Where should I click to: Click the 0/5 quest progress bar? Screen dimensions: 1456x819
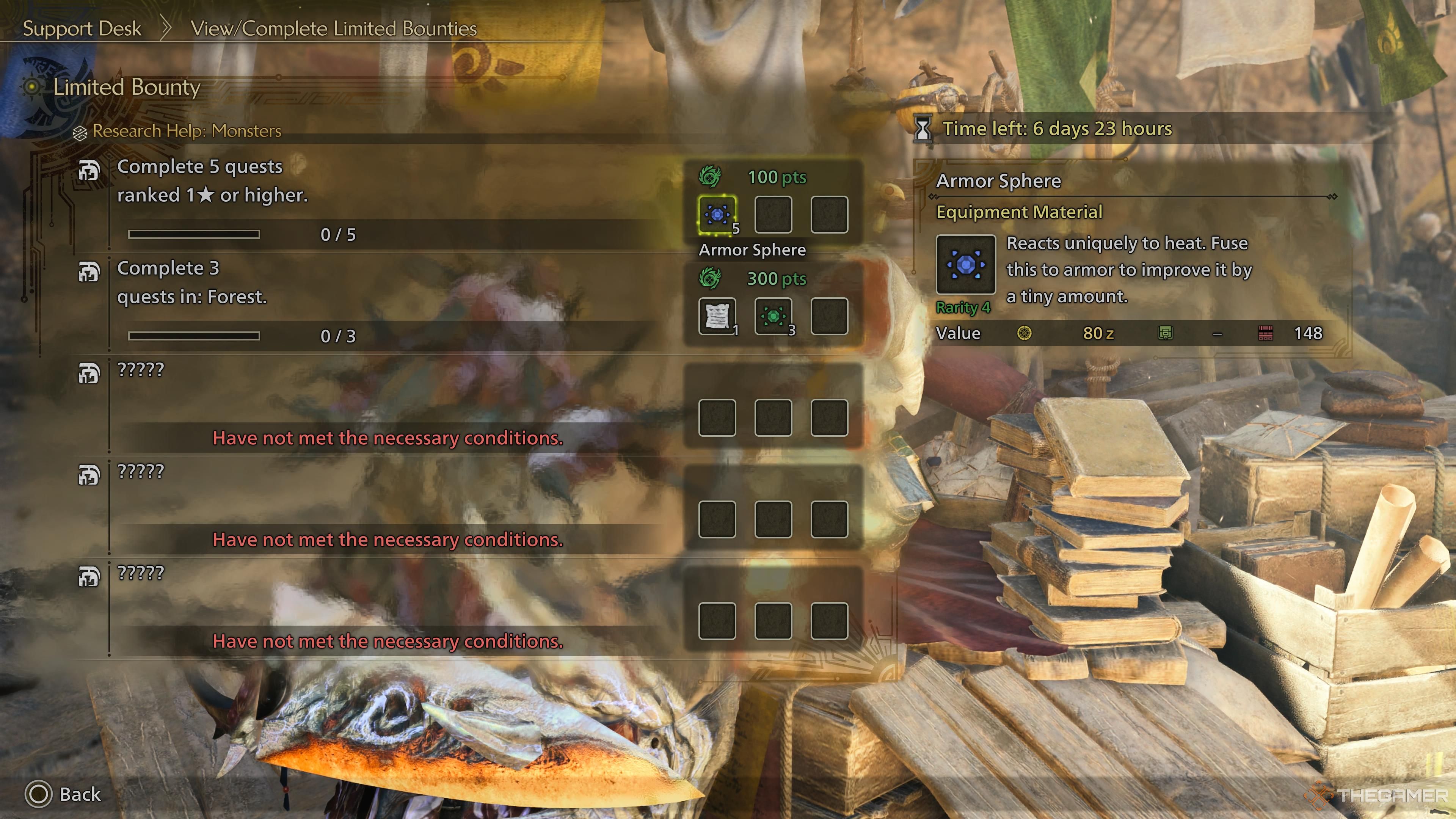pyautogui.click(x=194, y=234)
